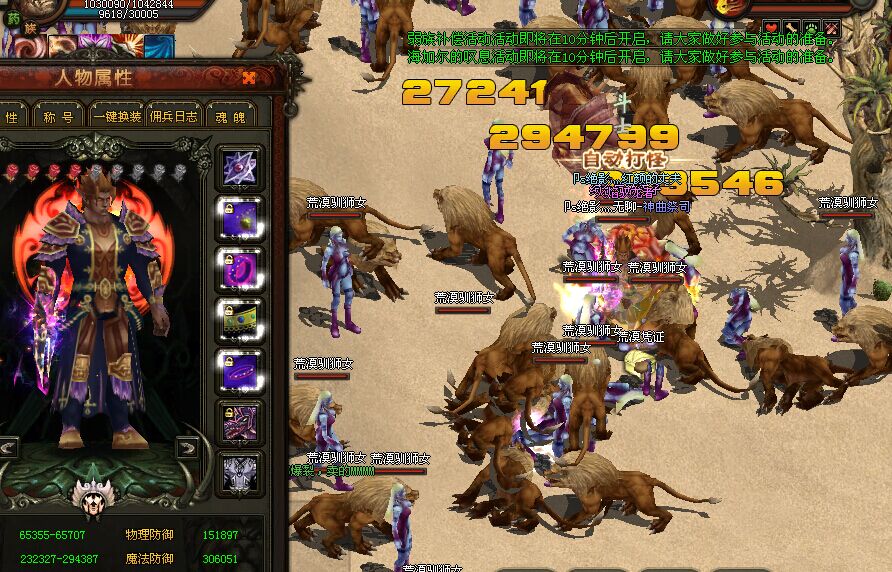Select the locked purple ring equipment slot
Screen dimensions: 892x572
[240, 269]
